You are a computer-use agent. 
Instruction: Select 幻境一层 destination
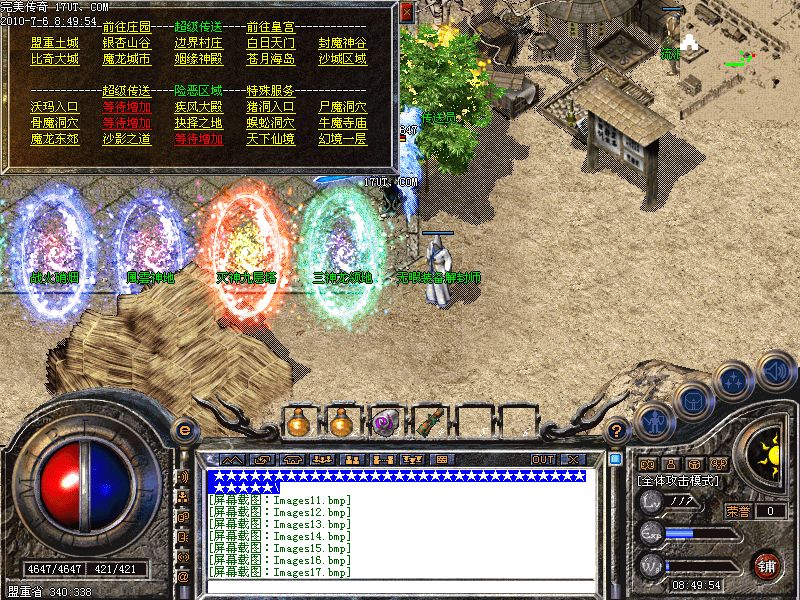pyautogui.click(x=342, y=139)
